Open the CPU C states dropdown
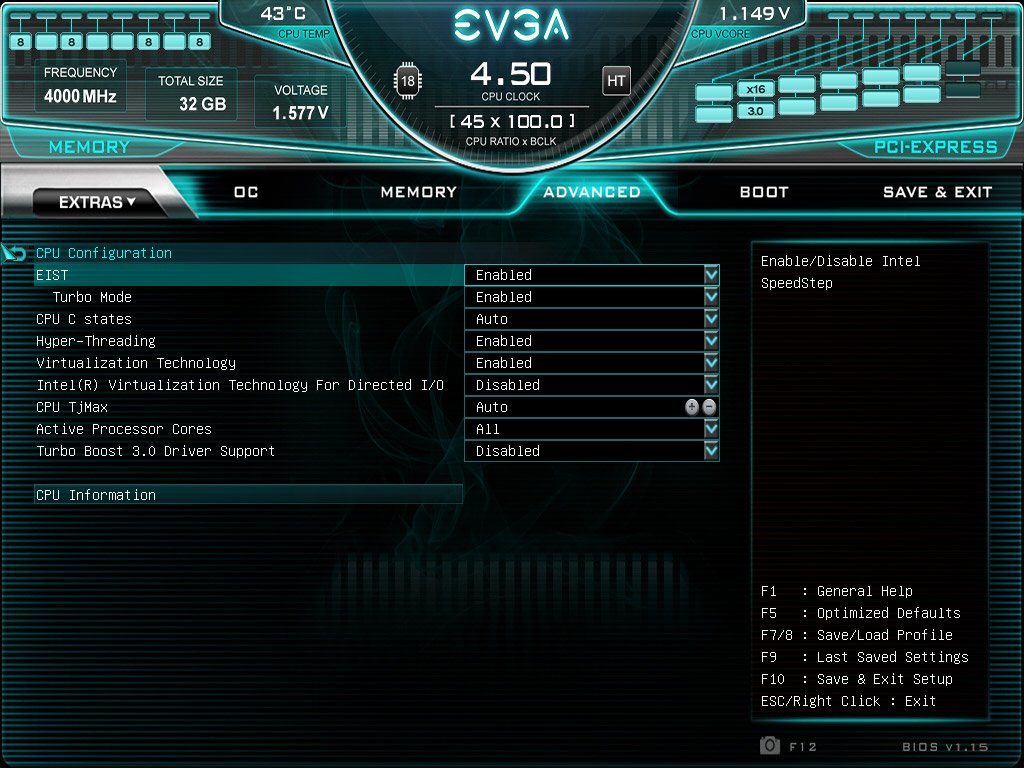Image resolution: width=1024 pixels, height=768 pixels. coord(711,319)
